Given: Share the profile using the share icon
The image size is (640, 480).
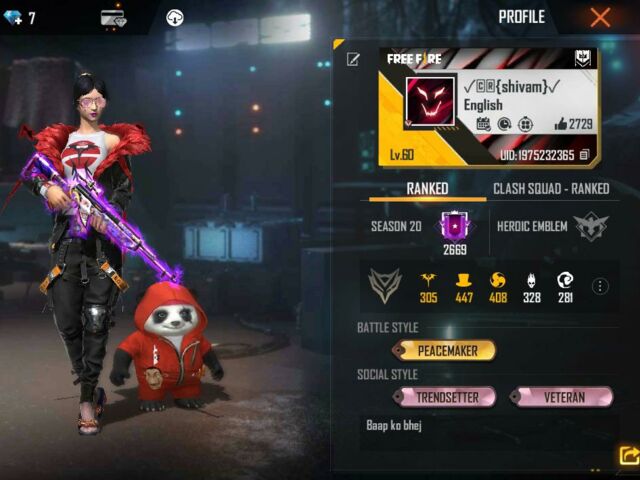Looking at the screenshot, I should (x=628, y=456).
